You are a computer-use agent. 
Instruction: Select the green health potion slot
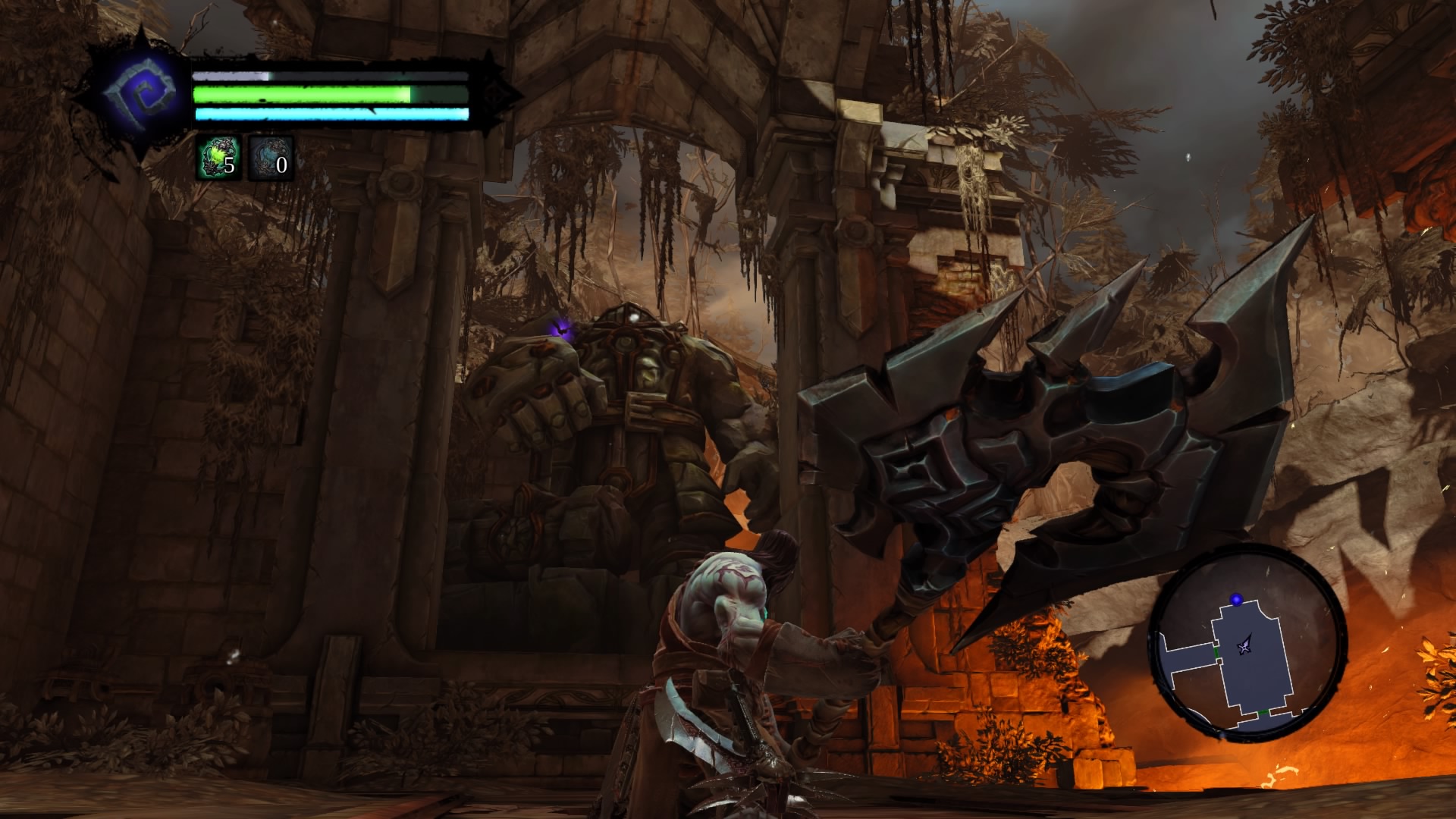219,158
